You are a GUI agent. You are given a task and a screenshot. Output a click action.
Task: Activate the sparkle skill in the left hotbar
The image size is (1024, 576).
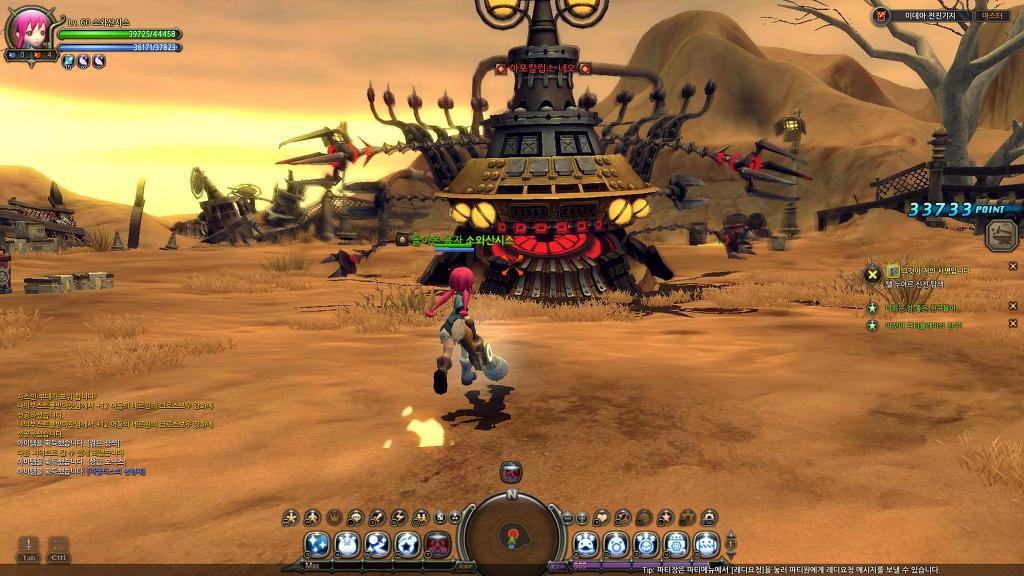pyautogui.click(x=318, y=544)
